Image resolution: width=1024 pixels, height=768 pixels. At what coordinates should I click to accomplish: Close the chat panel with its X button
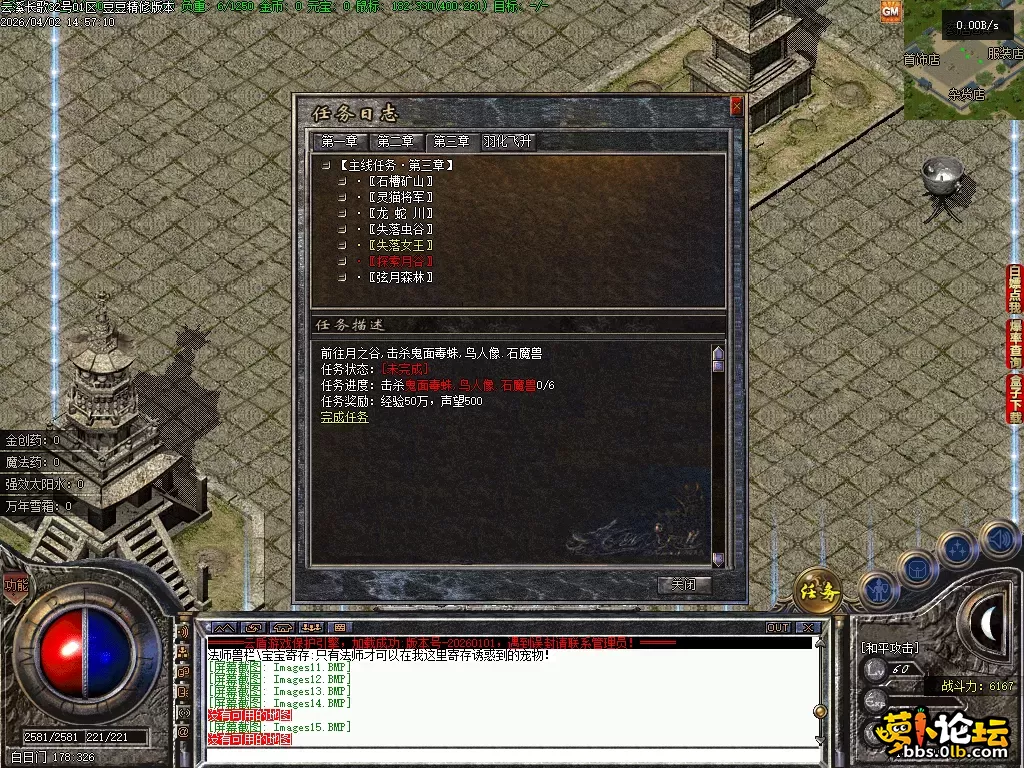pos(808,628)
